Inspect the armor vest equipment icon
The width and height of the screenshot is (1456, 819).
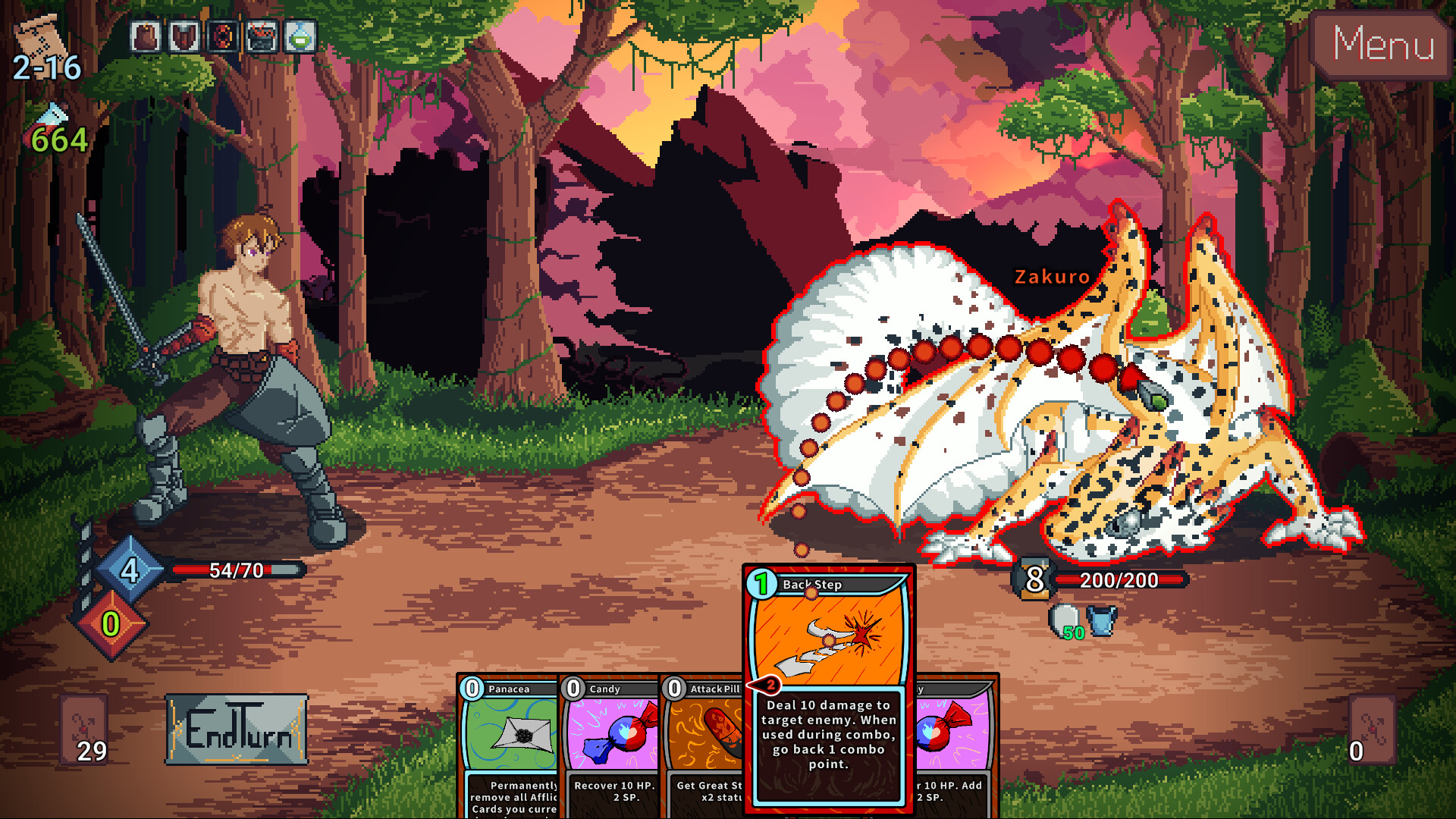184,34
